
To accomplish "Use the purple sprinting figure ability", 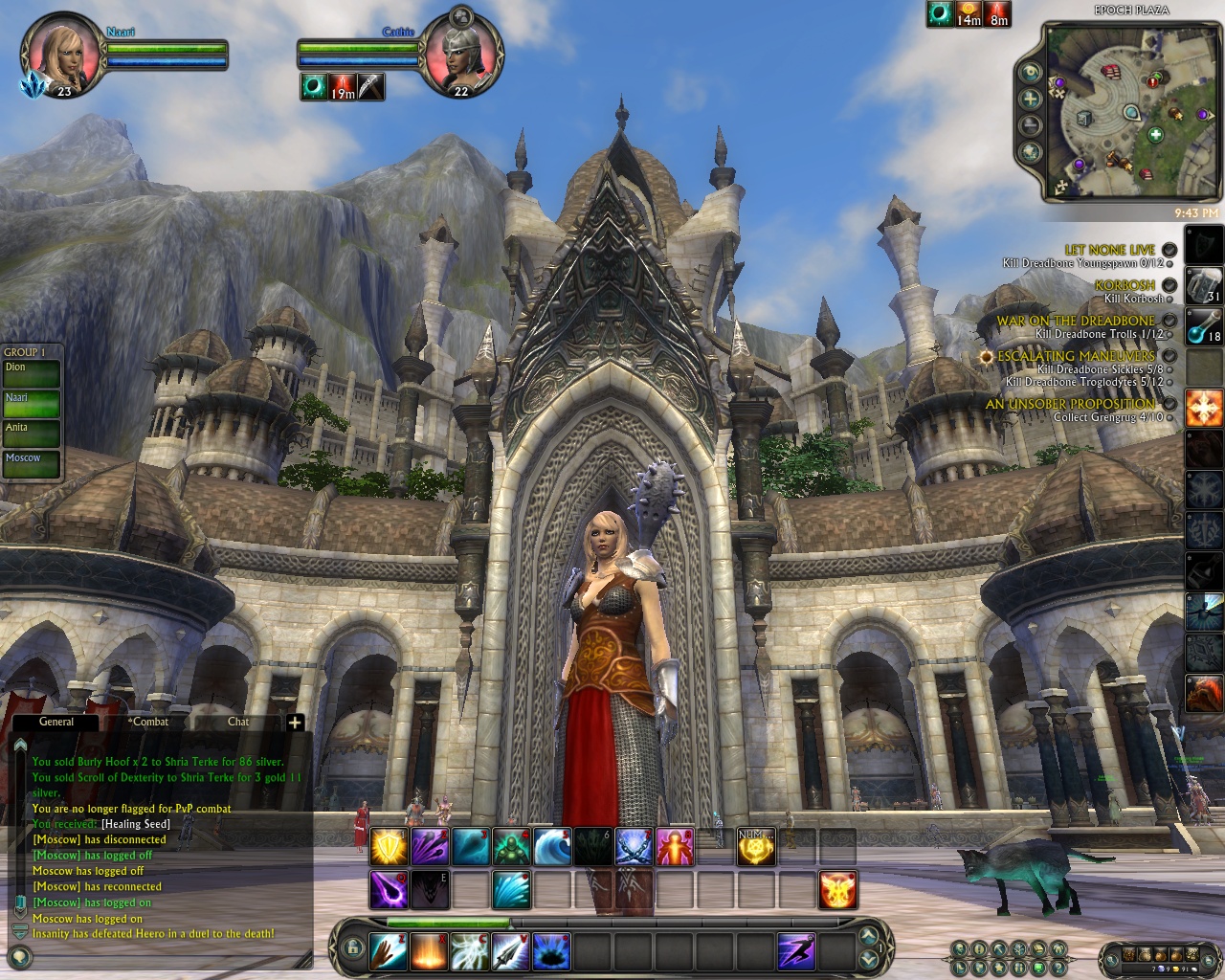I will [796, 950].
